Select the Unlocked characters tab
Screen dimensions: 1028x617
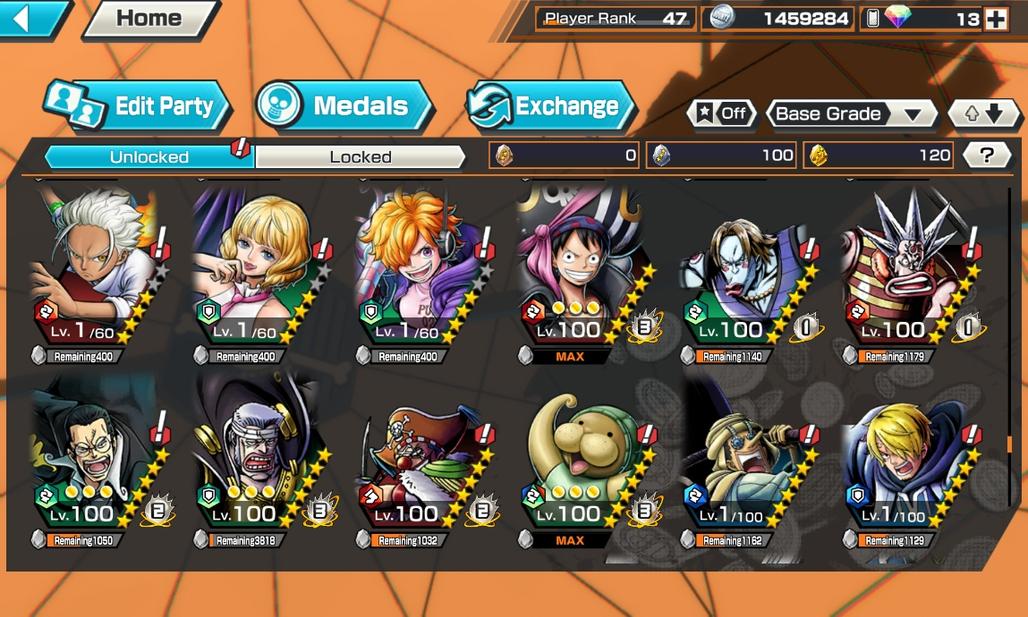coord(150,157)
